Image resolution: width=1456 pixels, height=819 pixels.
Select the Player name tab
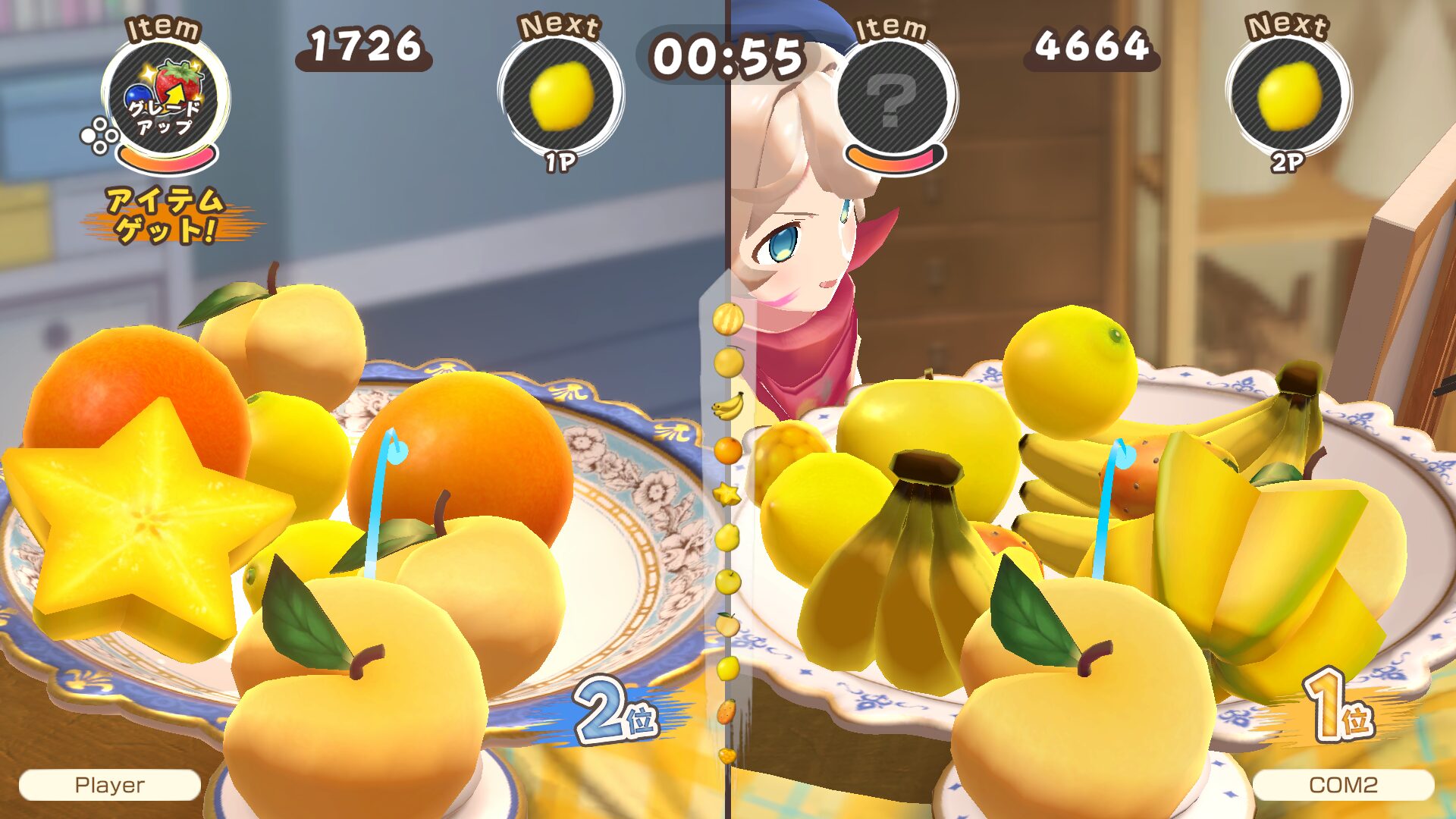click(111, 786)
